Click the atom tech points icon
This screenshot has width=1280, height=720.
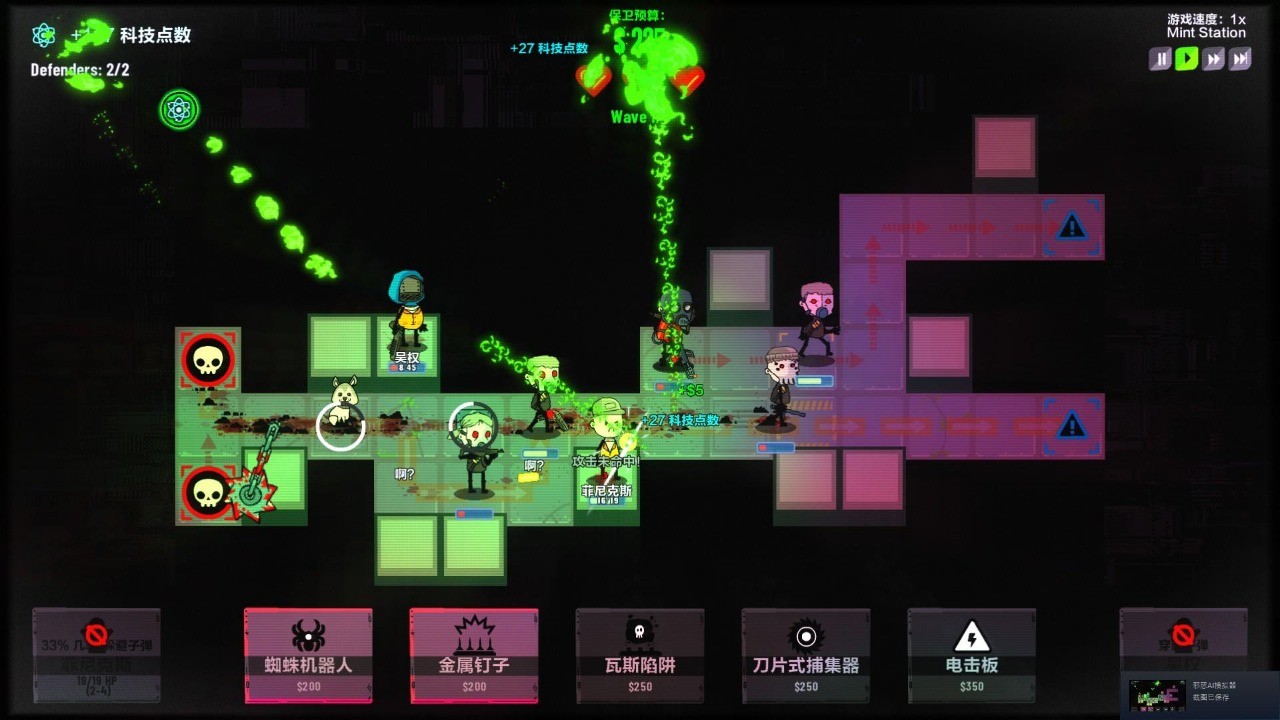pos(43,36)
